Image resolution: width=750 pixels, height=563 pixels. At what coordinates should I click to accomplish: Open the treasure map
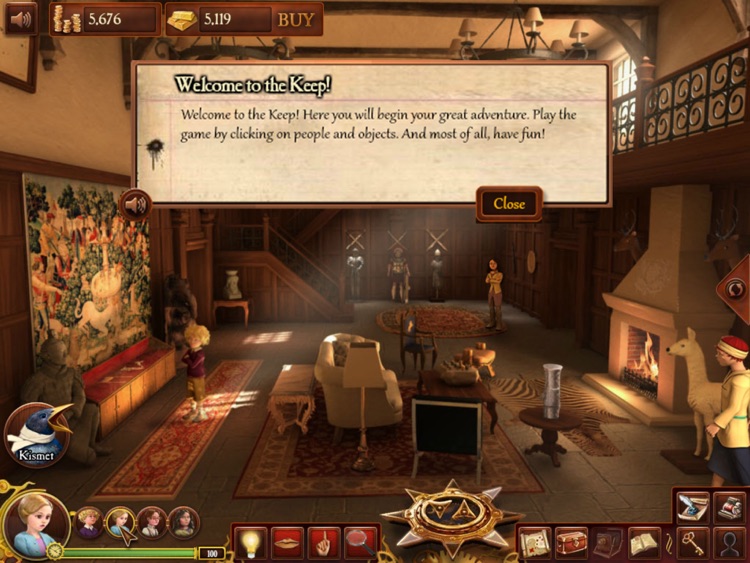pos(536,543)
